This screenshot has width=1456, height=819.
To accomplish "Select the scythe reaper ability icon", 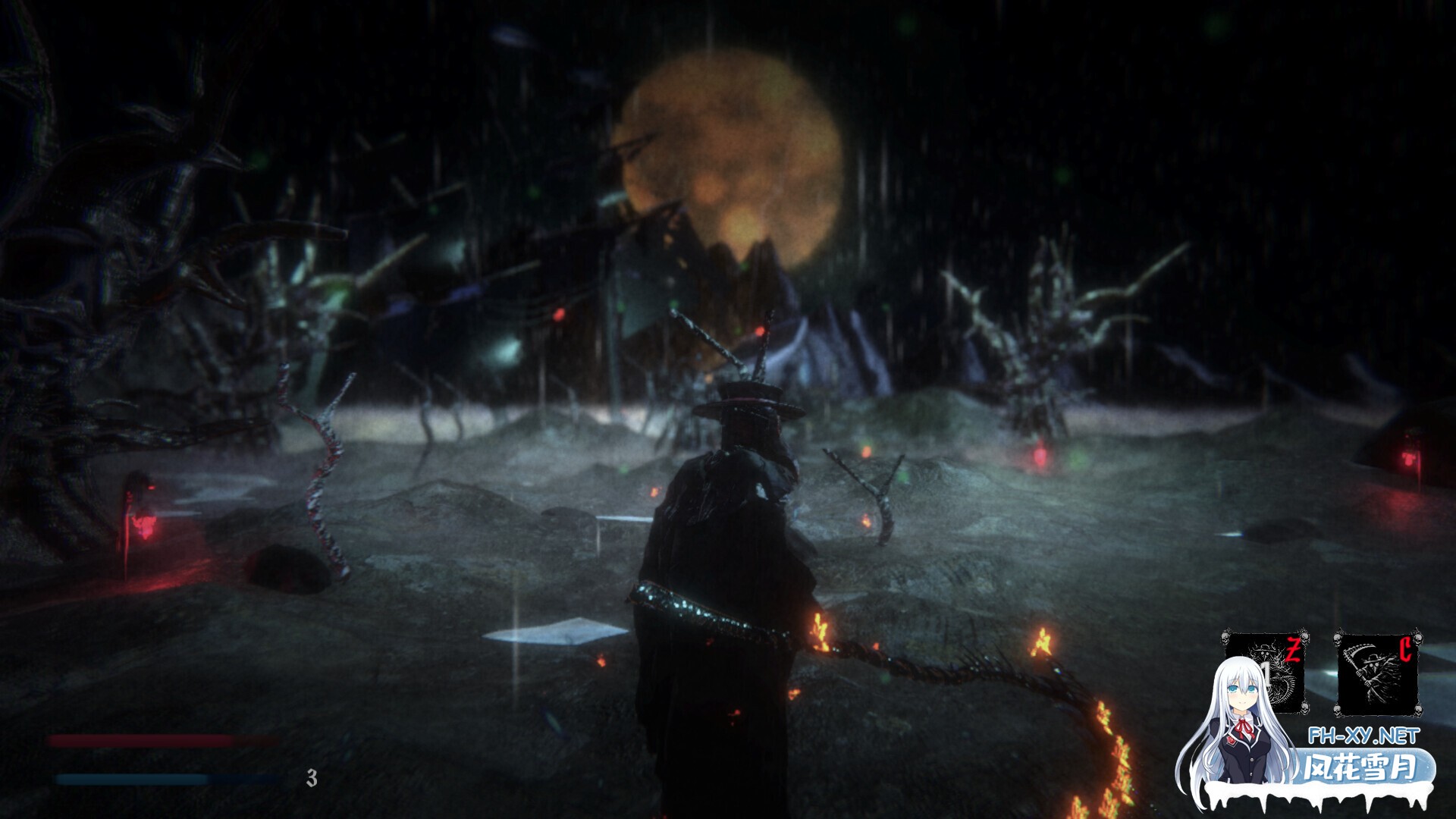I will pos(1377,673).
